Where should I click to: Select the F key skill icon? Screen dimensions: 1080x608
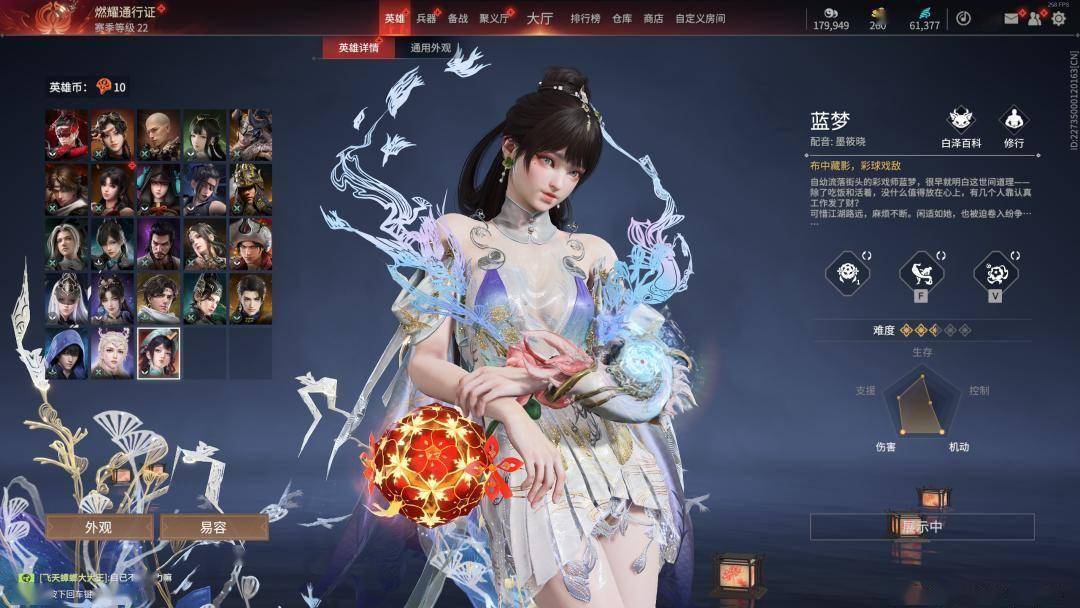pyautogui.click(x=921, y=272)
